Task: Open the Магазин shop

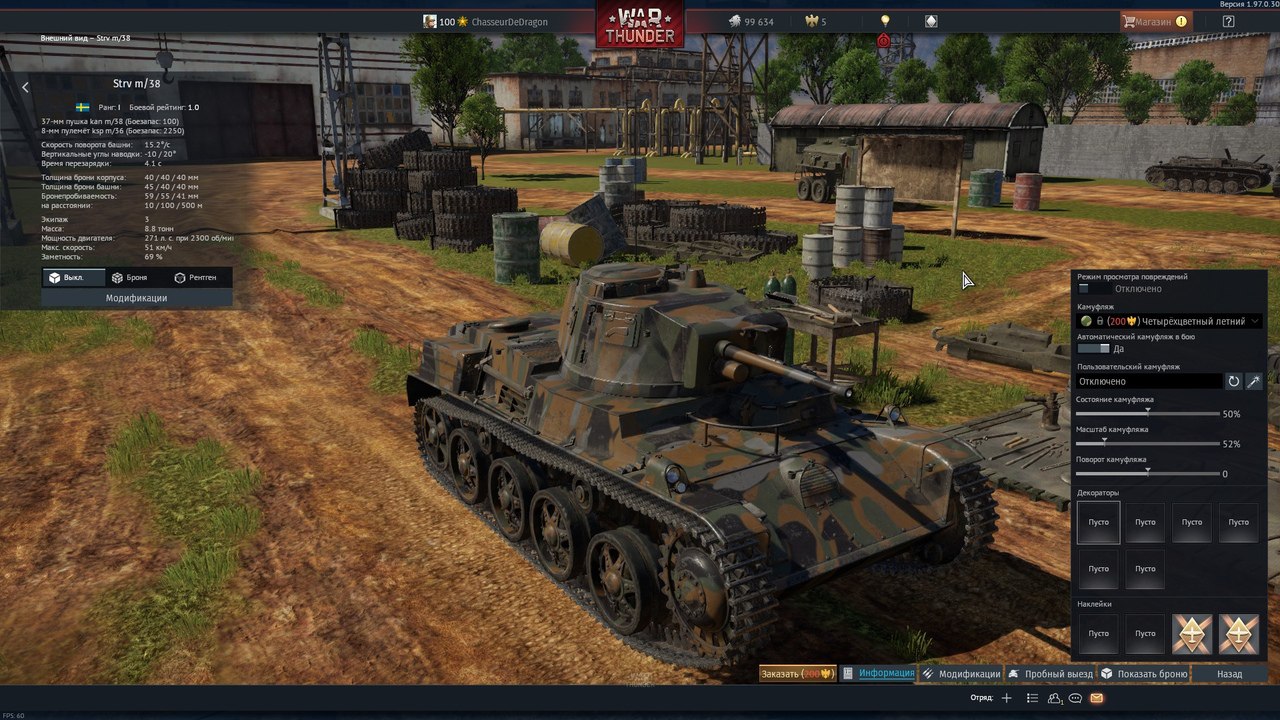Action: pos(1156,21)
